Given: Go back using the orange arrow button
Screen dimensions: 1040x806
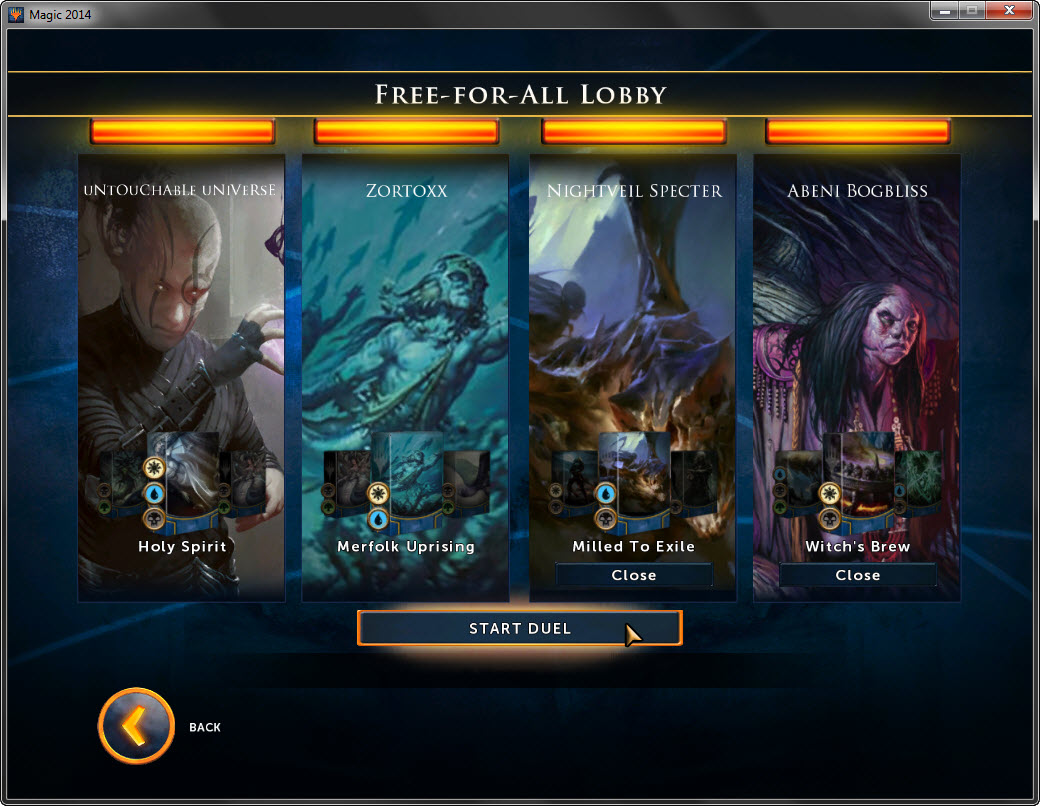Looking at the screenshot, I should (136, 726).
